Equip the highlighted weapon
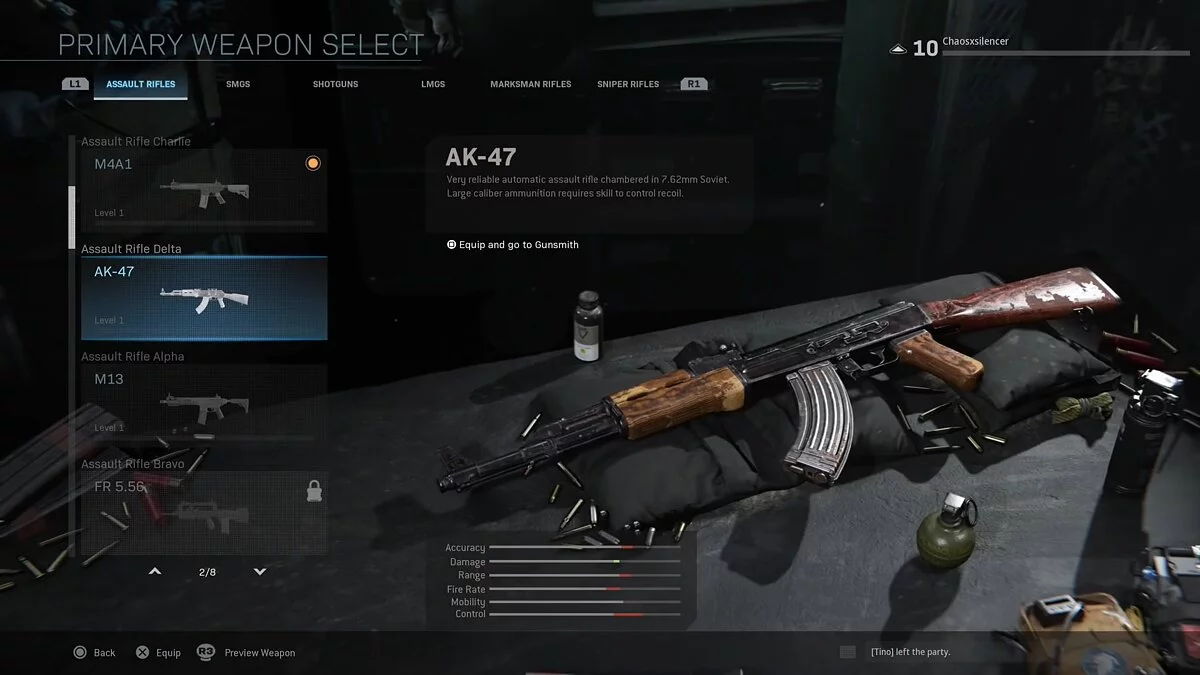Viewport: 1200px width, 675px height. tap(159, 653)
